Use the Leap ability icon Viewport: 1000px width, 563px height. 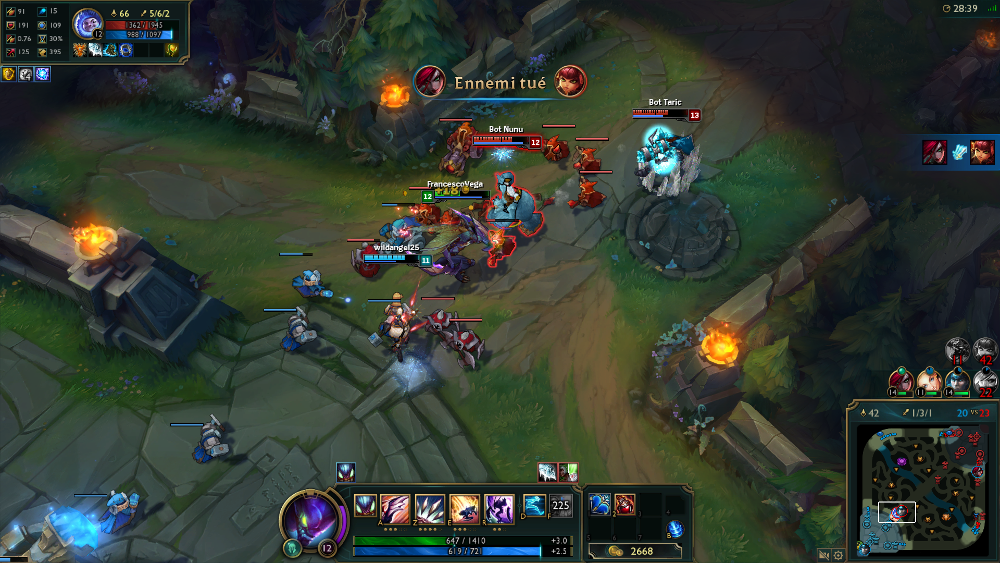pos(464,506)
